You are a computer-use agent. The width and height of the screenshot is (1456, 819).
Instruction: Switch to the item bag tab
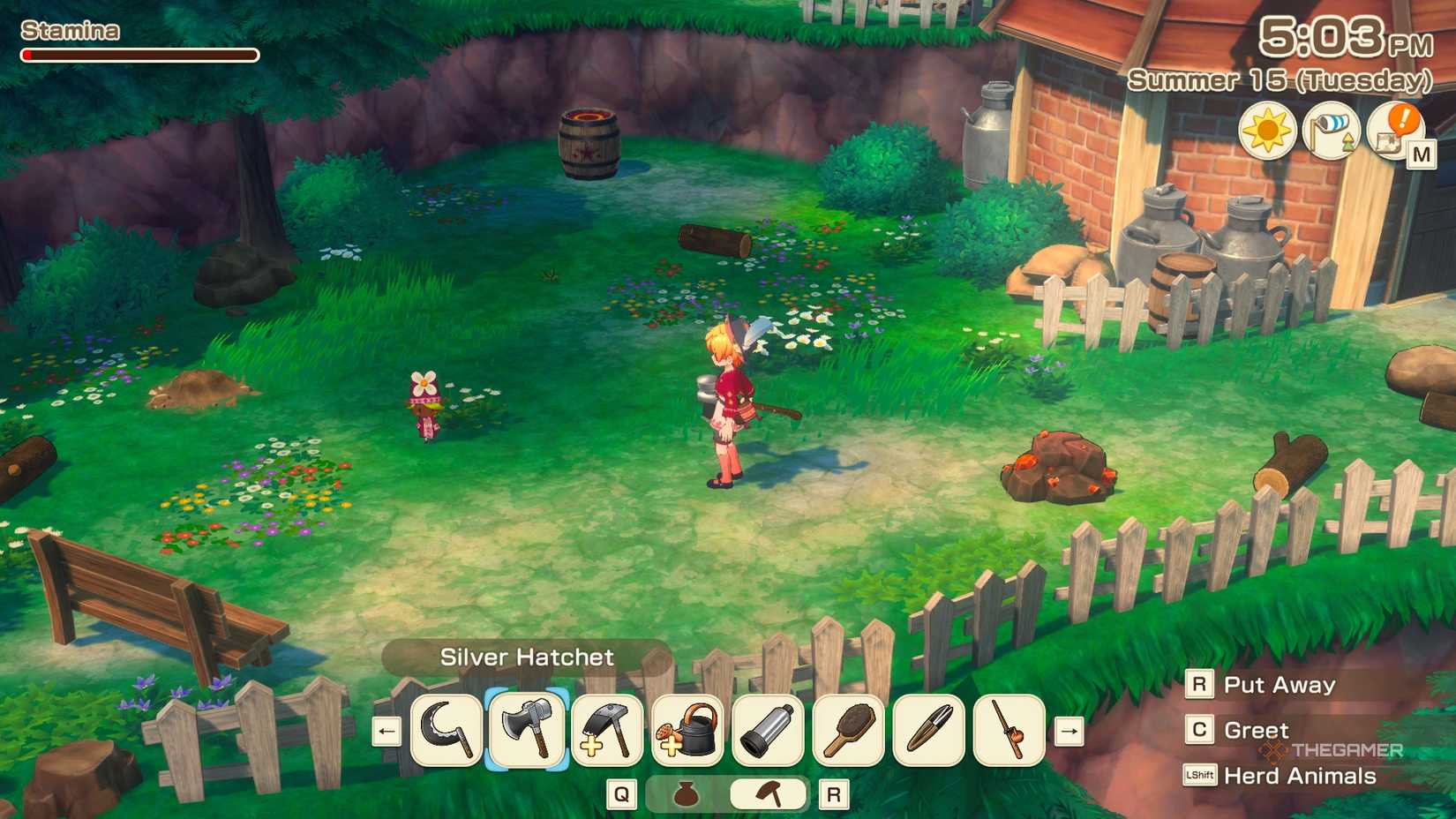click(x=687, y=793)
